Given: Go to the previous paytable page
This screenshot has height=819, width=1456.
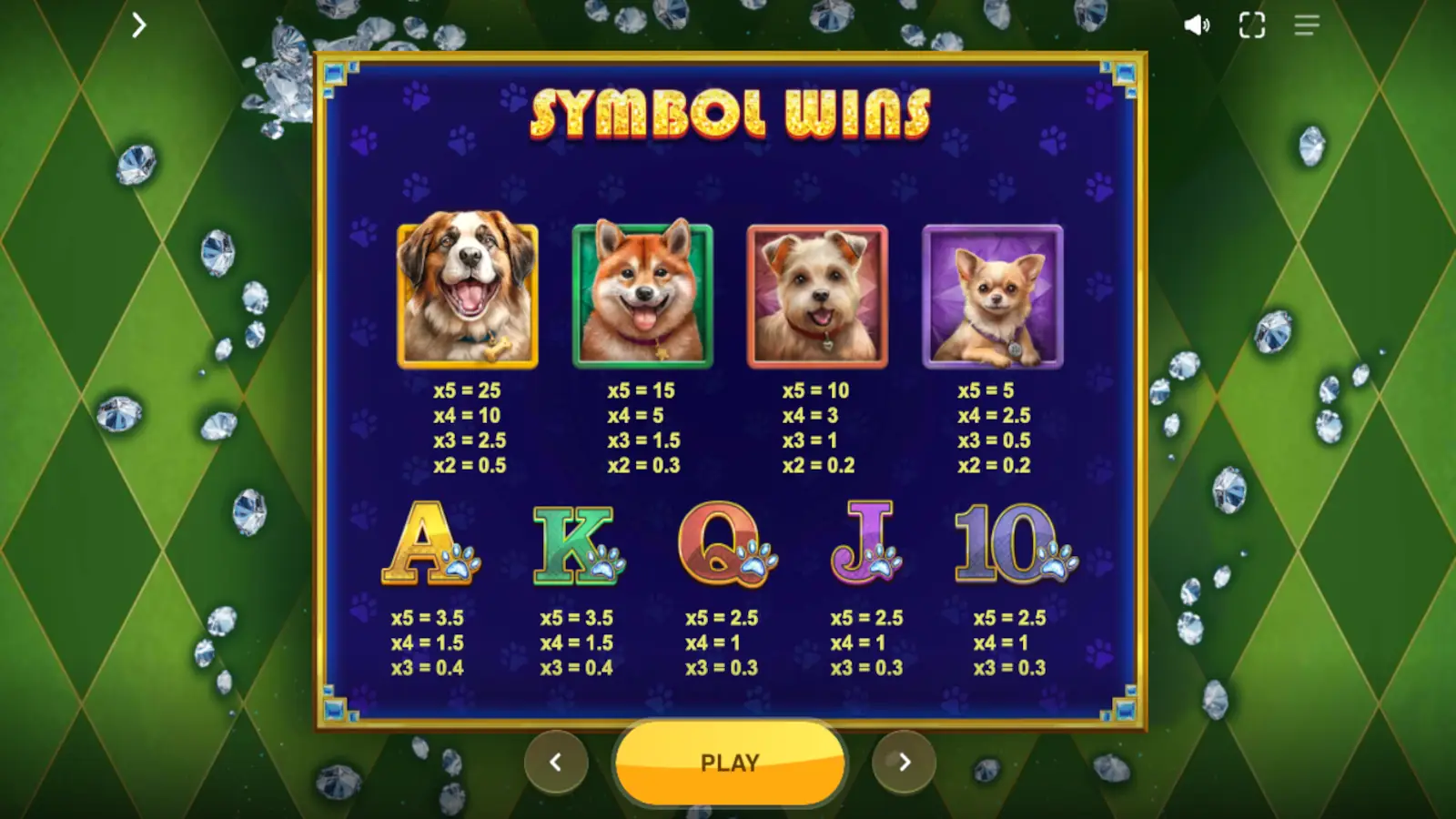Looking at the screenshot, I should coord(557,763).
